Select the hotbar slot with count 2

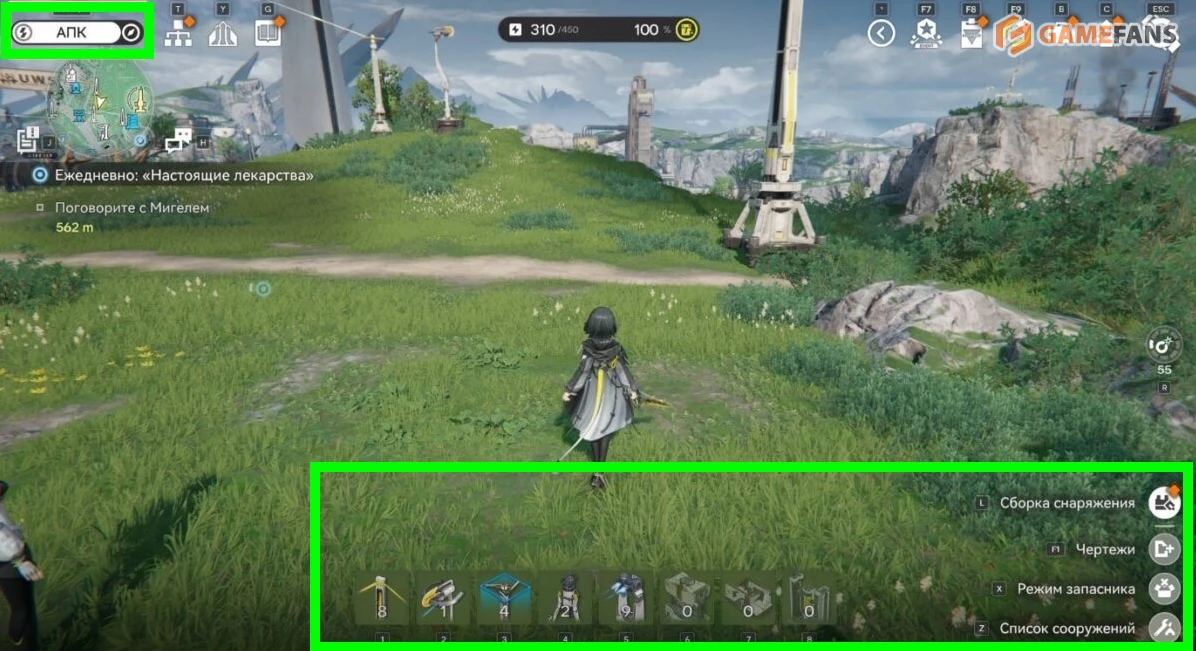click(x=565, y=598)
